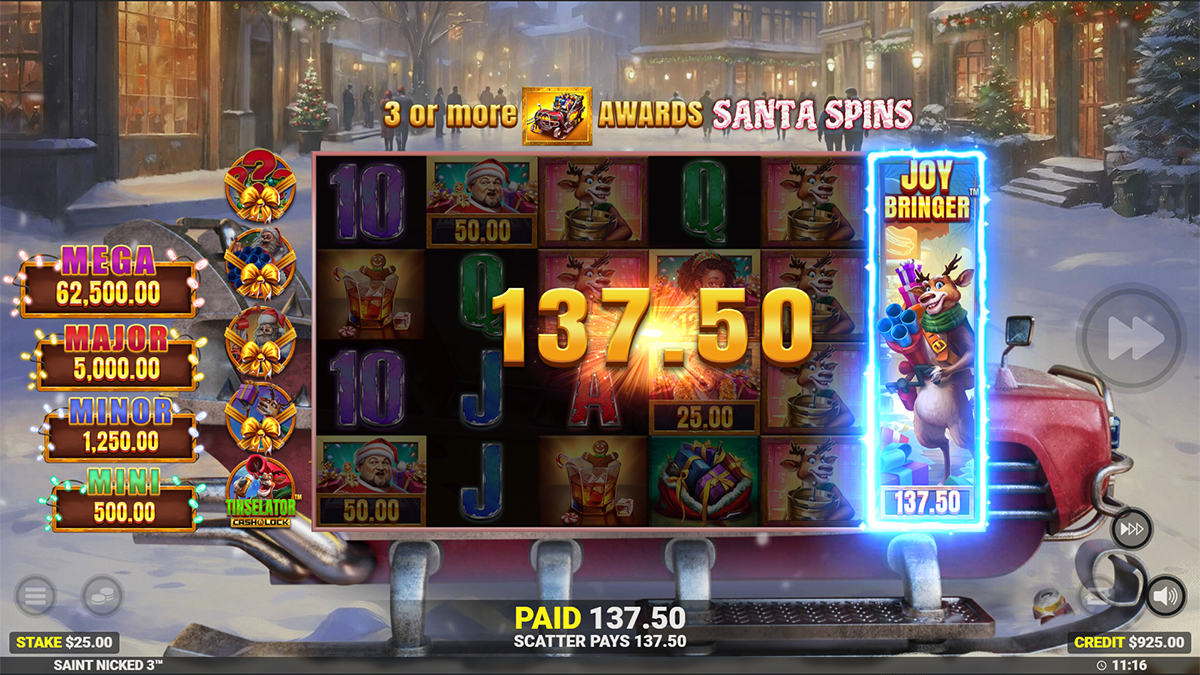
Task: Open the hamburger menu
Action: click(x=36, y=597)
